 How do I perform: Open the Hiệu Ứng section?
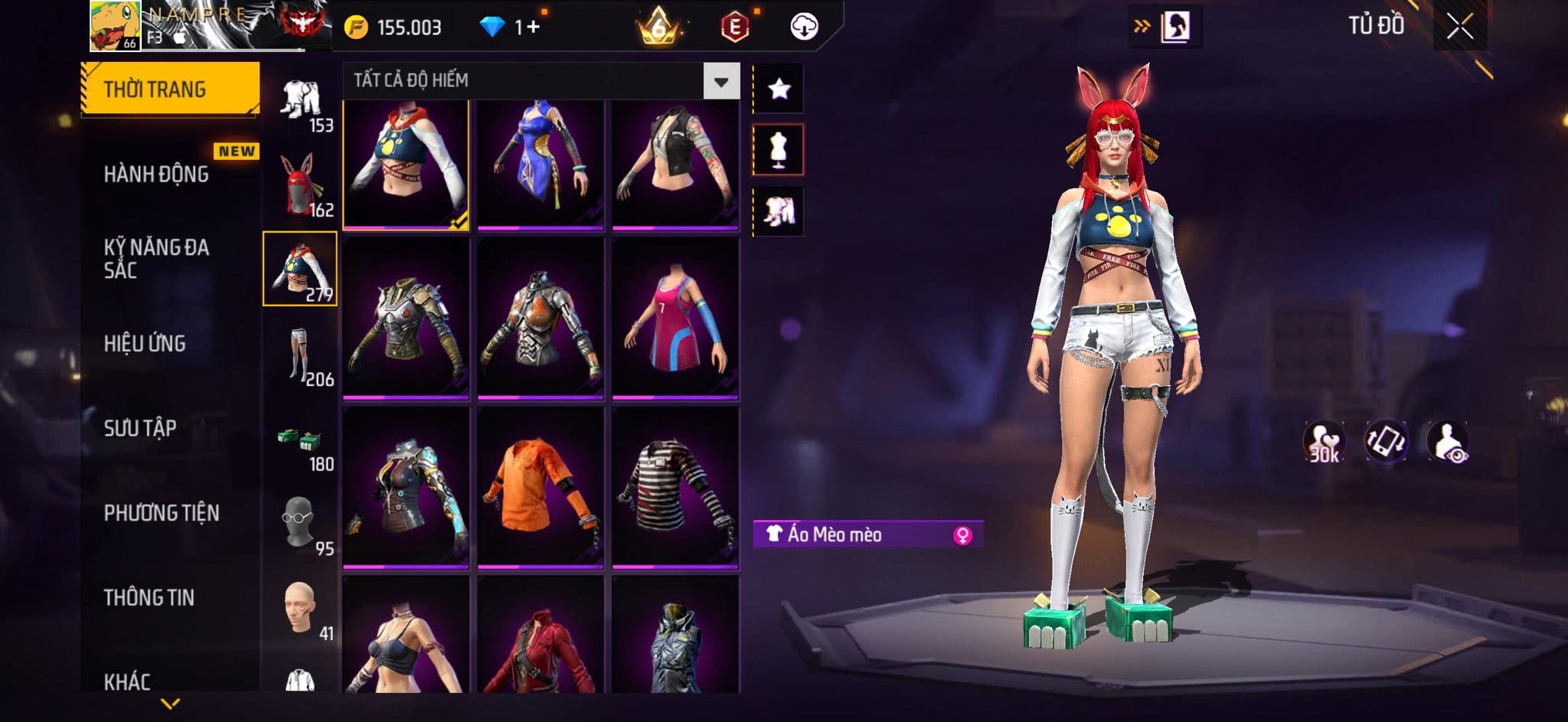[145, 344]
